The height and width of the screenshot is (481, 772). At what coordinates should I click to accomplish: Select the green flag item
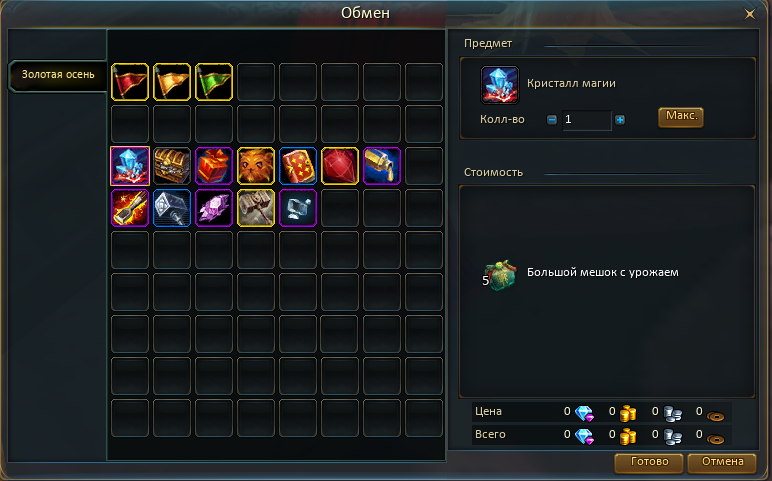(214, 82)
